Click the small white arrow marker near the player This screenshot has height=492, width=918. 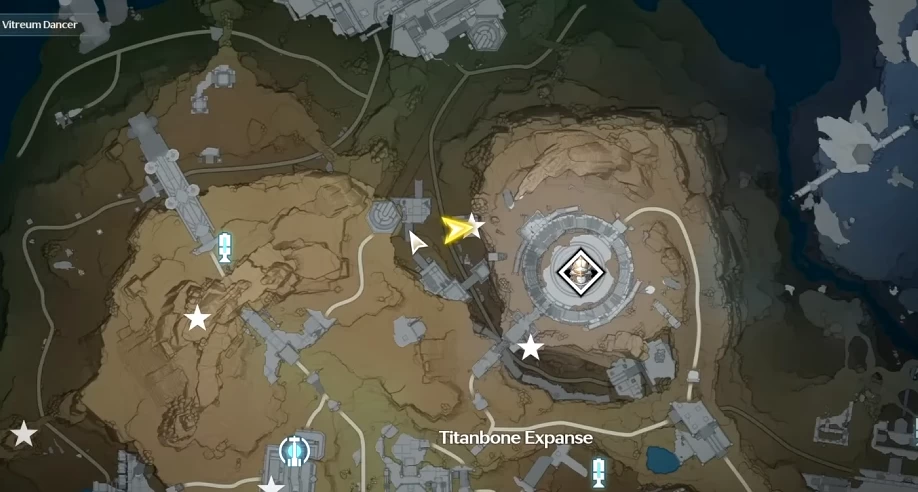pyautogui.click(x=418, y=241)
